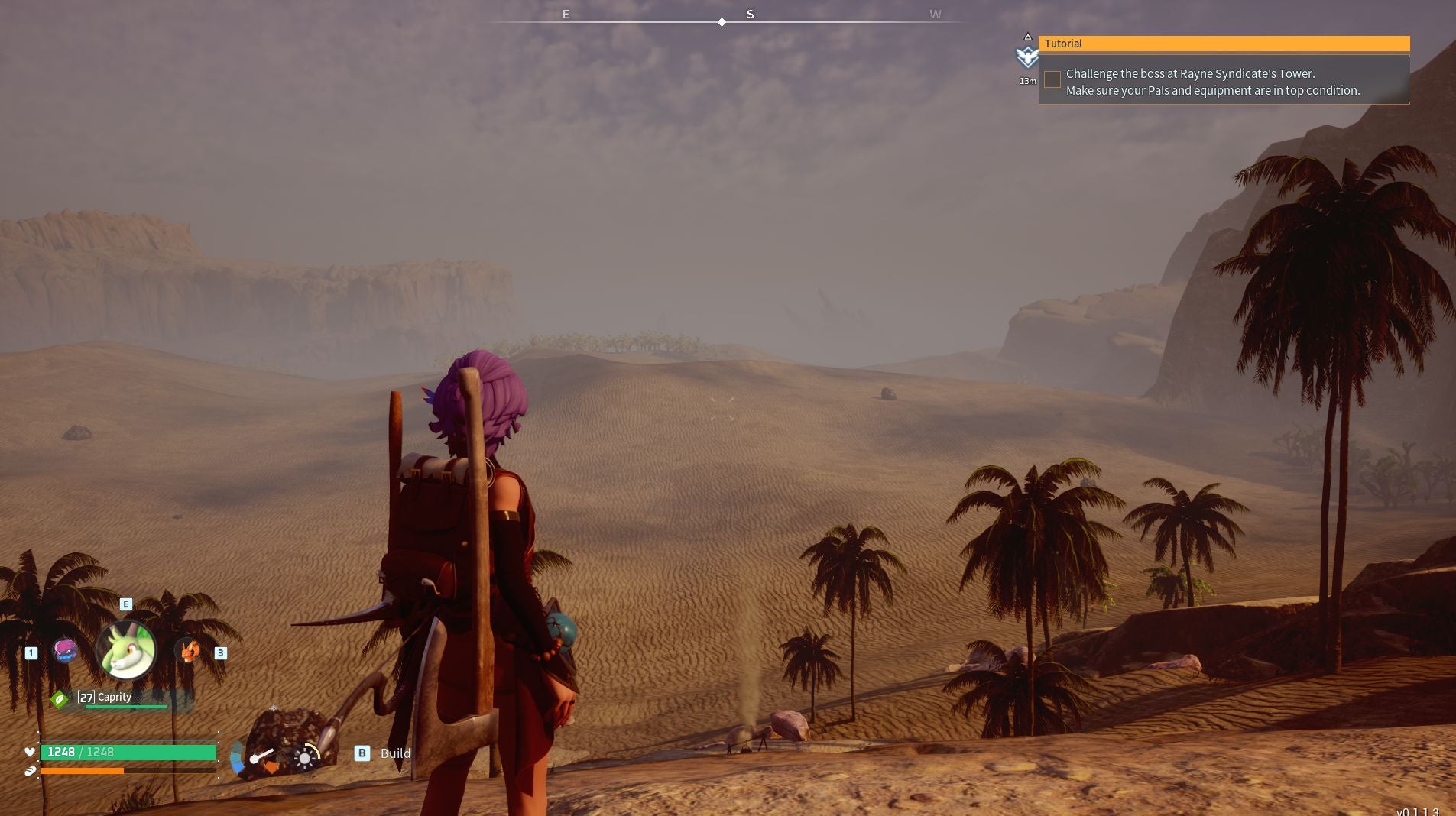
Task: Click the compass bar's diamond heading marker
Action: point(722,22)
